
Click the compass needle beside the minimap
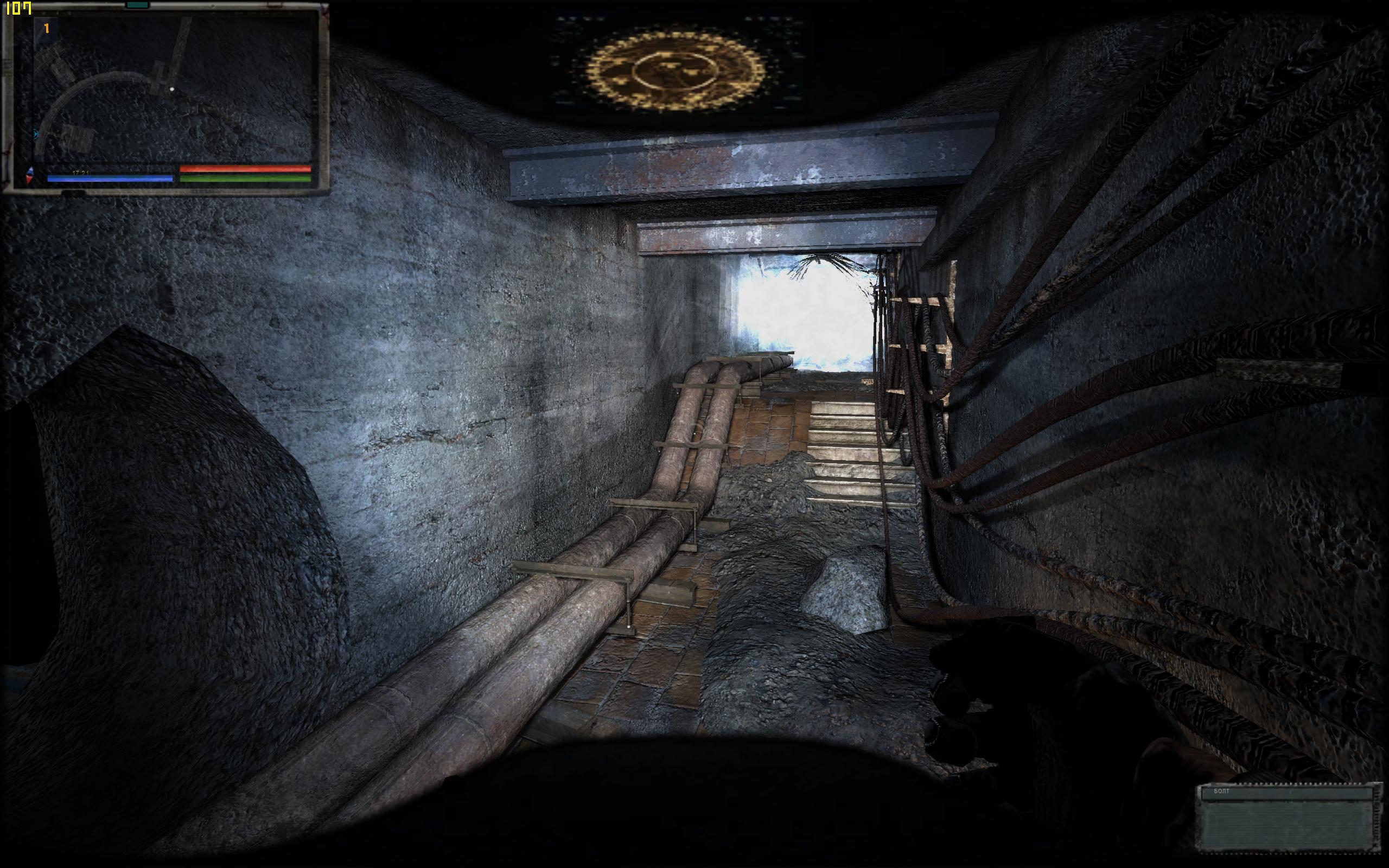pyautogui.click(x=30, y=176)
